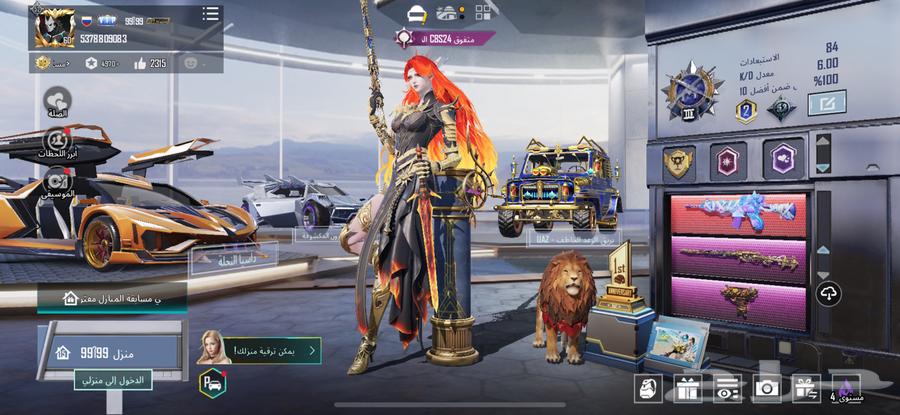Open the home upgrade notification

(x=258, y=349)
